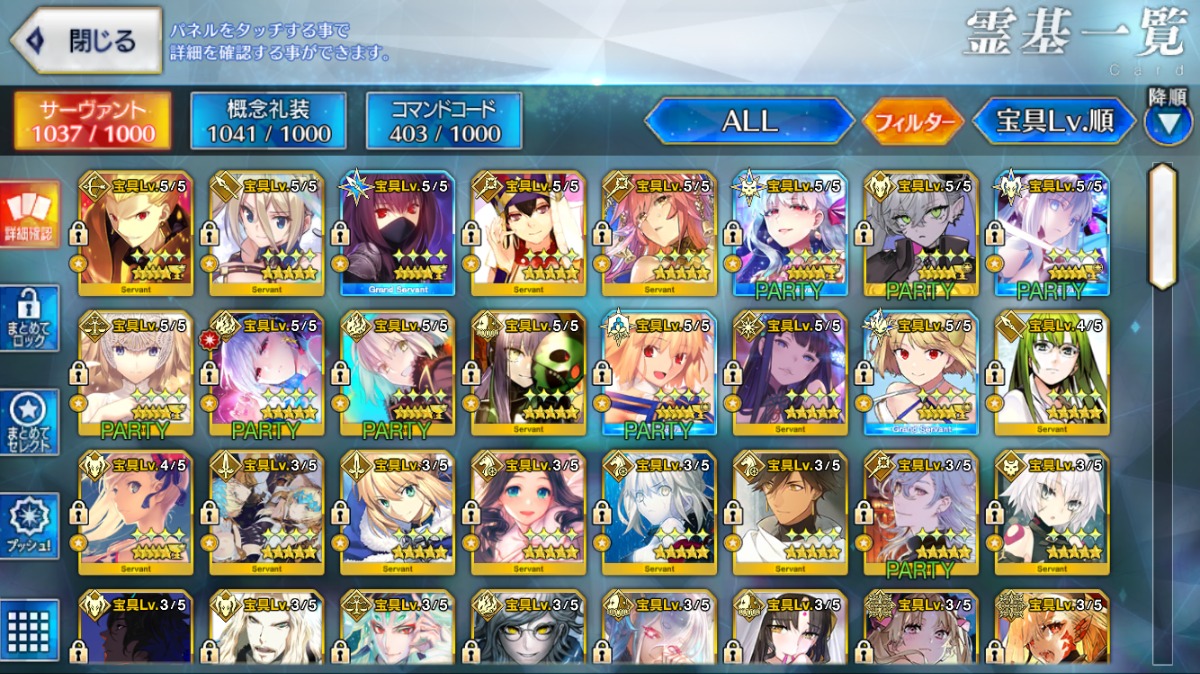The image size is (1200, 674).
Task: Open the masked dark-haired Grand Servant card
Action: click(397, 234)
